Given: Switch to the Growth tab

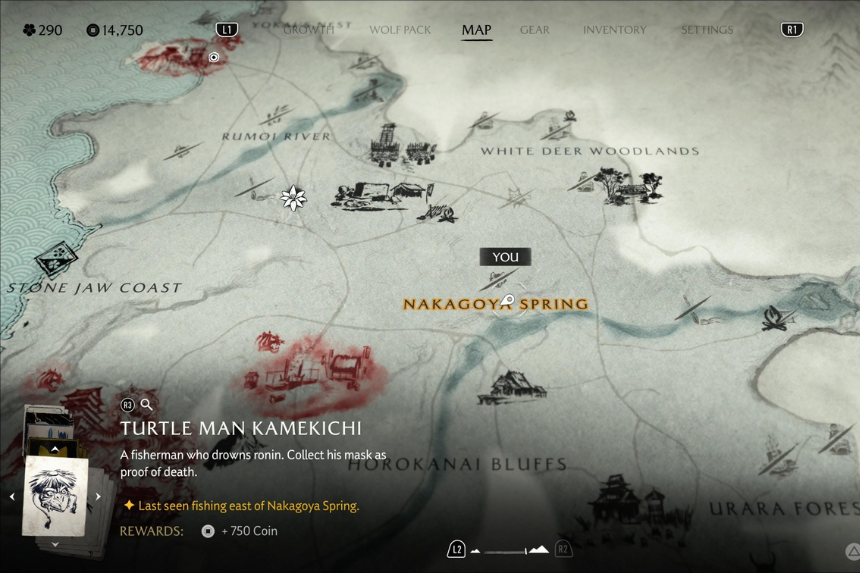Looking at the screenshot, I should [308, 30].
